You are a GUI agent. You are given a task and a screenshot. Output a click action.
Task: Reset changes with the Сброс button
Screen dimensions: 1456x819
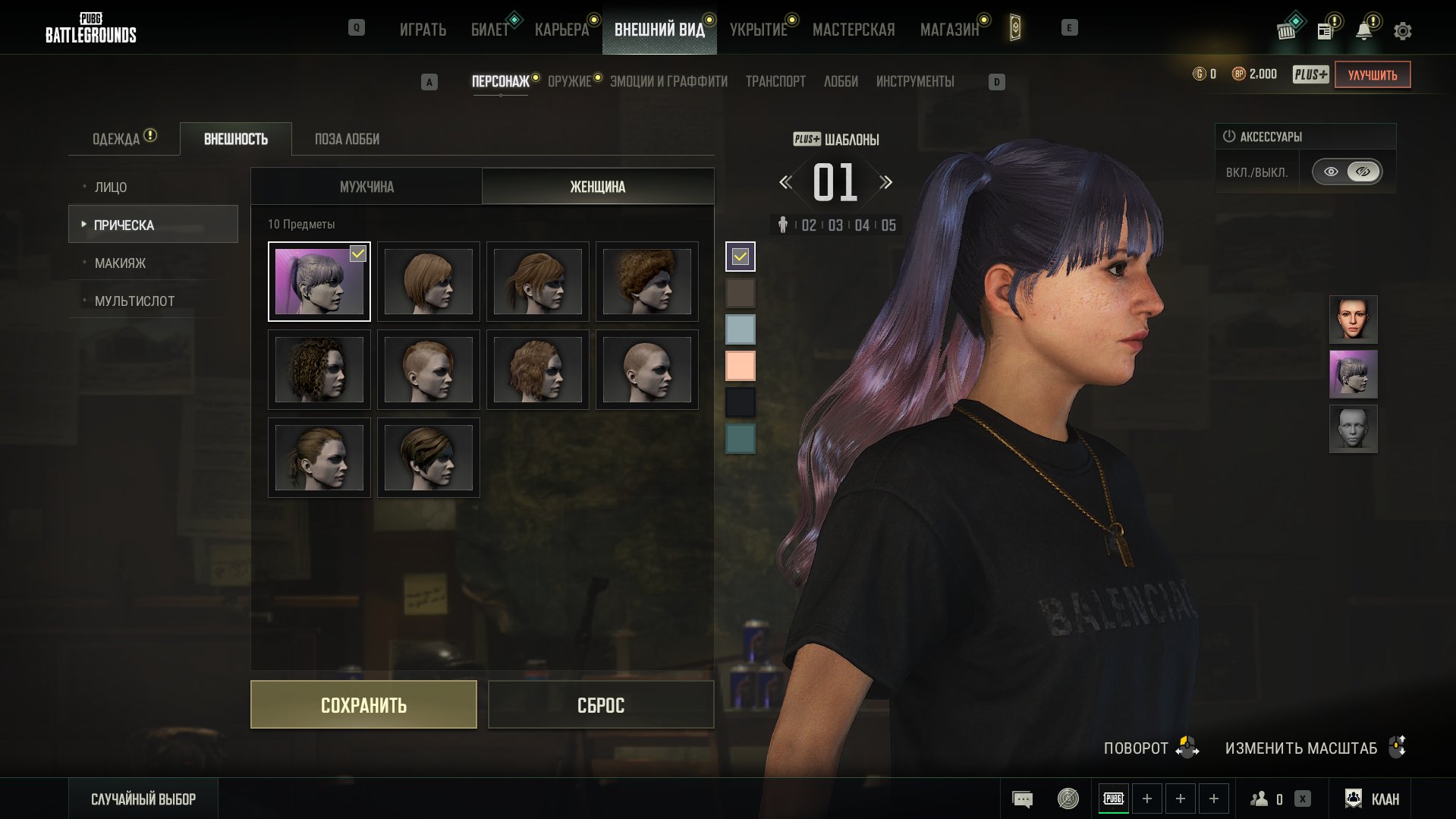click(600, 704)
